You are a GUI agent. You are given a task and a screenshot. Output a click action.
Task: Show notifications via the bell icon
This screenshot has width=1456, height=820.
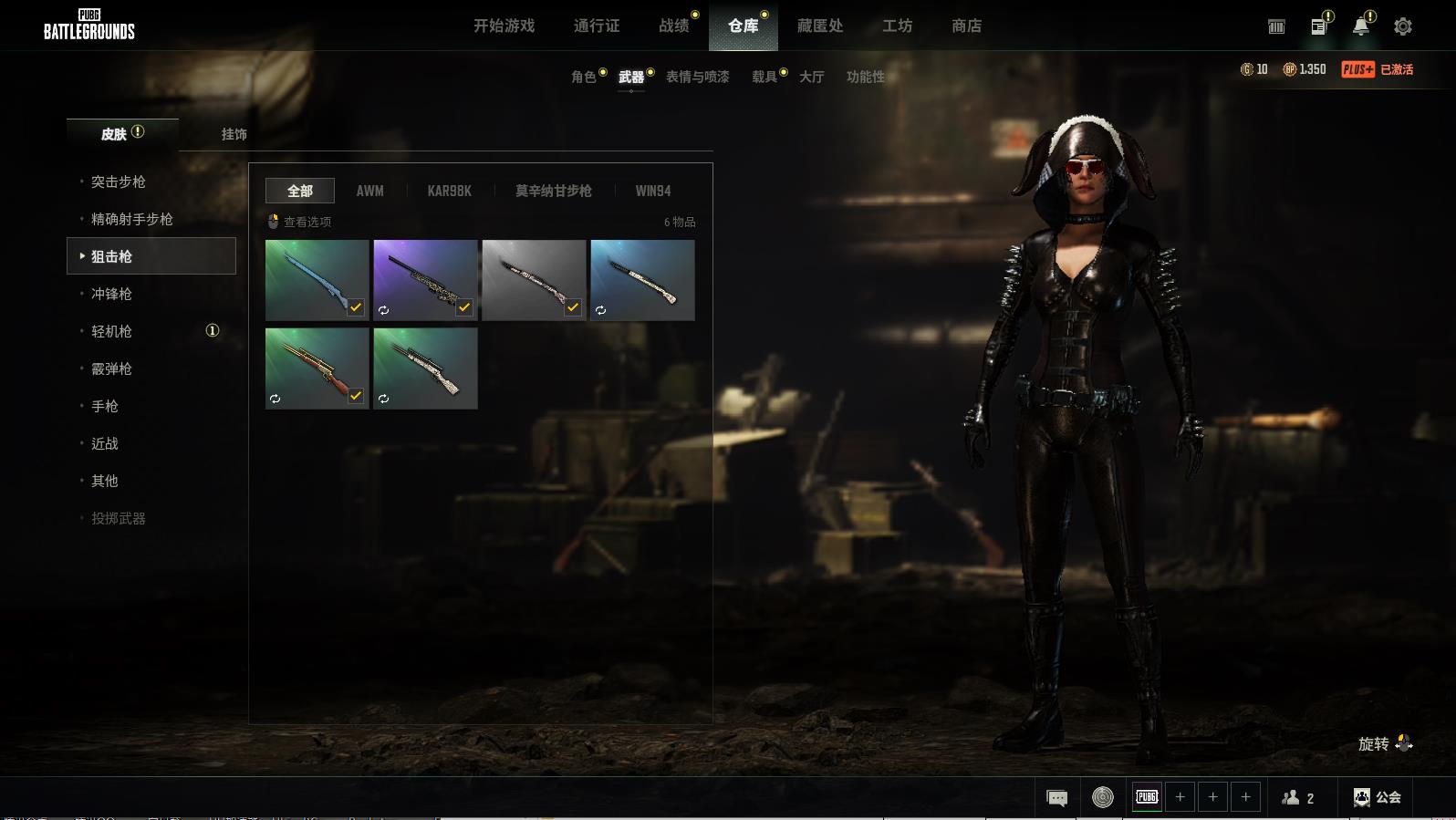pyautogui.click(x=1360, y=26)
